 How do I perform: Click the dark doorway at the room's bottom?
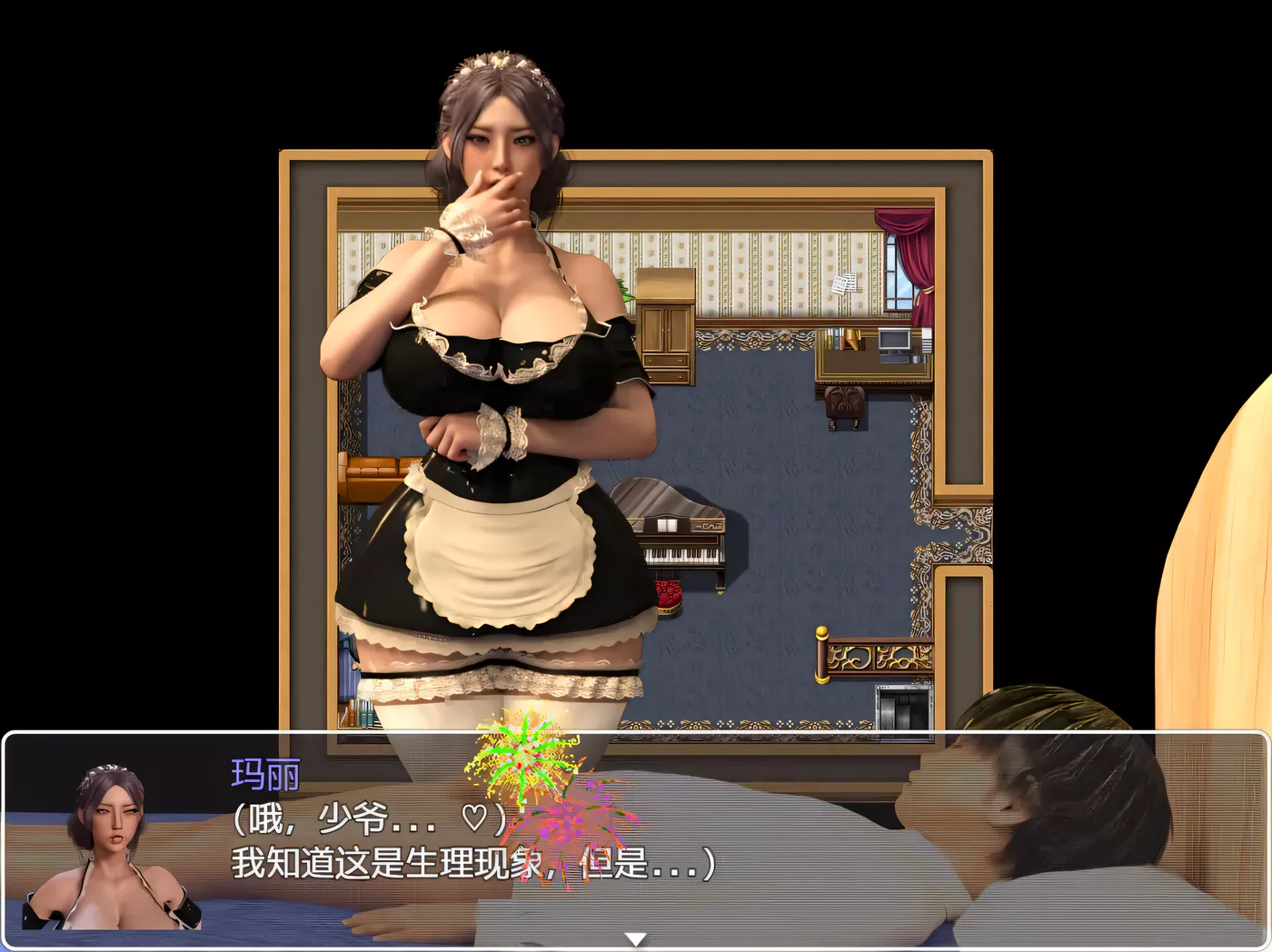tap(904, 713)
